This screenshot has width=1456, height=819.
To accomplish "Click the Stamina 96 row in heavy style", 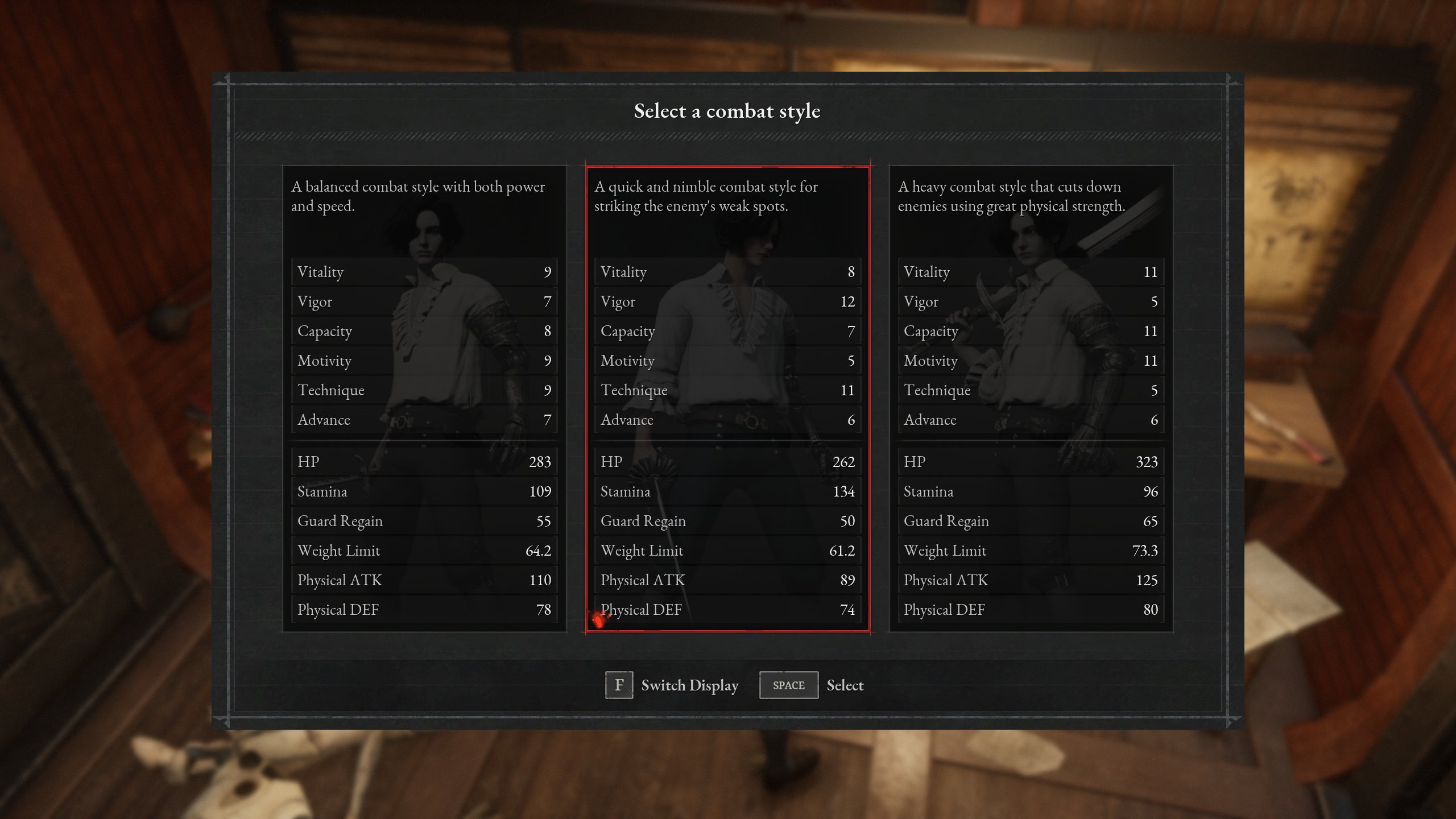I will (x=1031, y=491).
